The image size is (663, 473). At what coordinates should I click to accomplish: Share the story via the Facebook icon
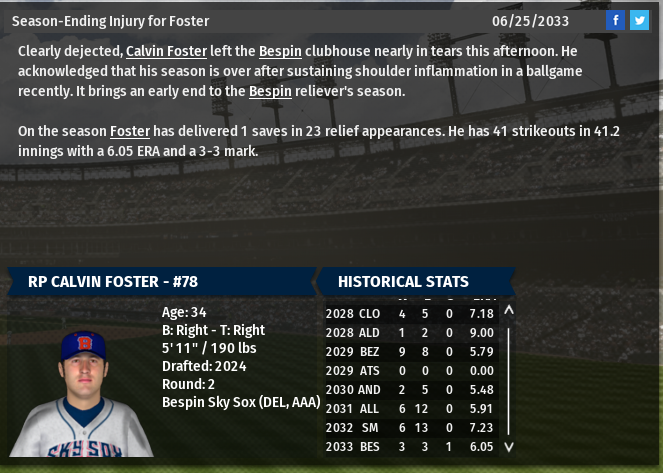pos(616,20)
